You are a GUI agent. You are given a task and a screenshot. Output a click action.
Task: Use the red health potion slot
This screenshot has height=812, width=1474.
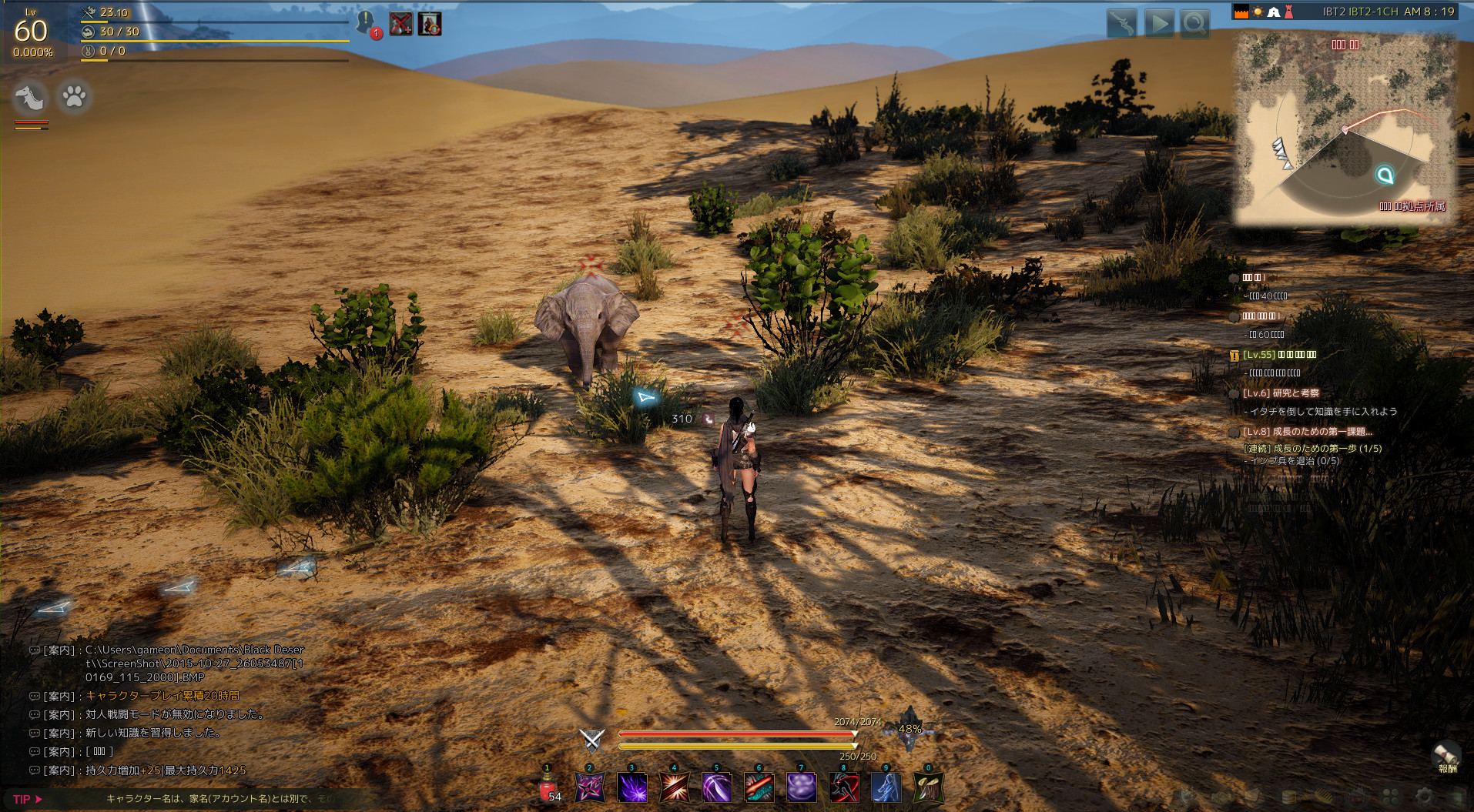(548, 788)
